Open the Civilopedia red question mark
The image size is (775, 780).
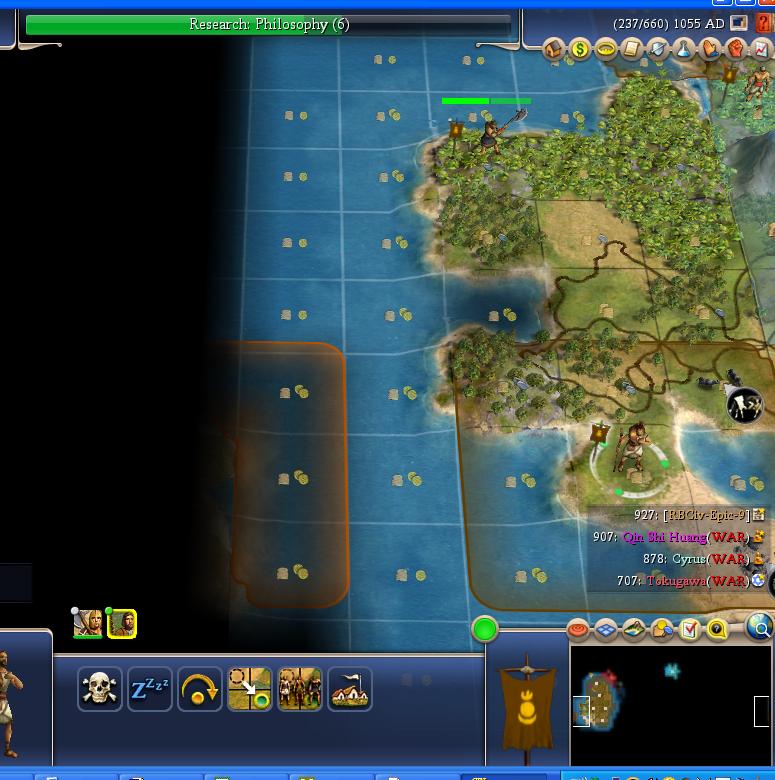(764, 23)
